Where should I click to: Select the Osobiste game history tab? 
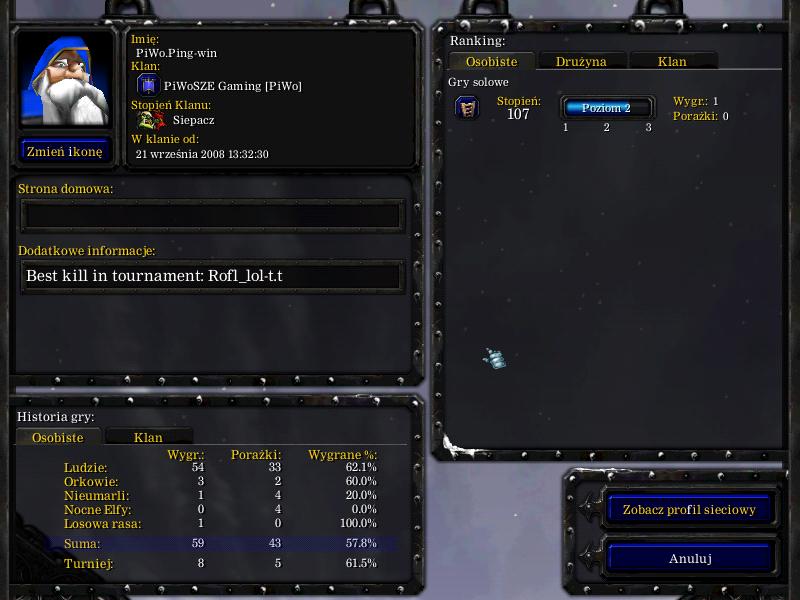58,437
